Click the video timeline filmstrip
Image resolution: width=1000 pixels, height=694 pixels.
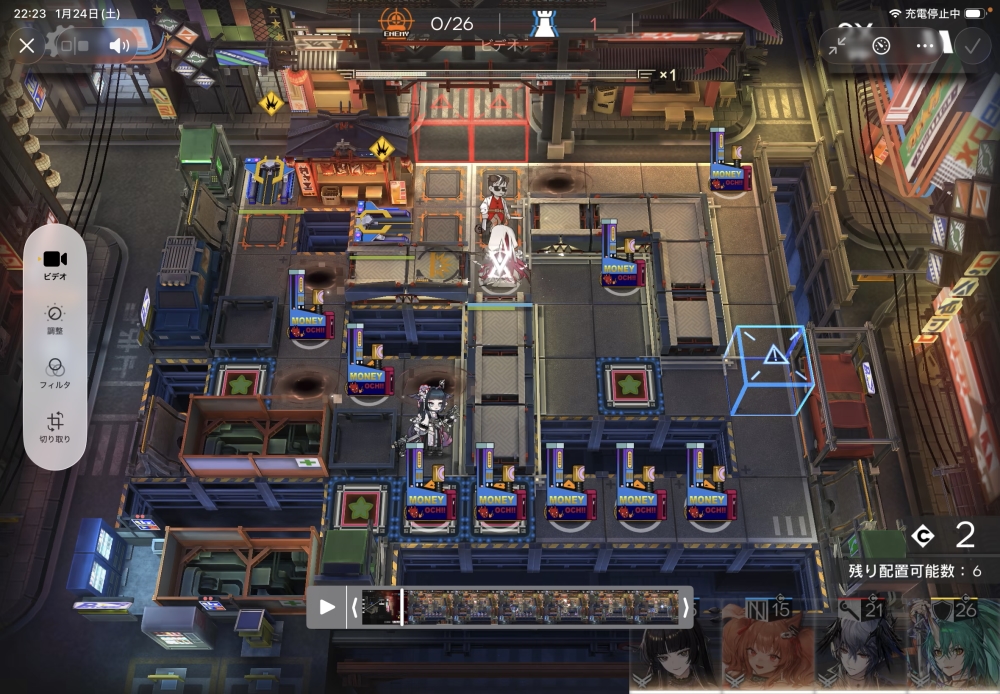pyautogui.click(x=520, y=606)
